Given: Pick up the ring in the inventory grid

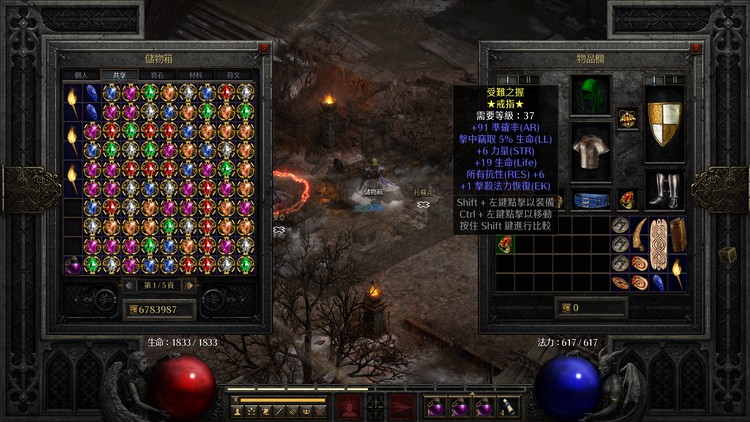Looking at the screenshot, I should pyautogui.click(x=503, y=246).
